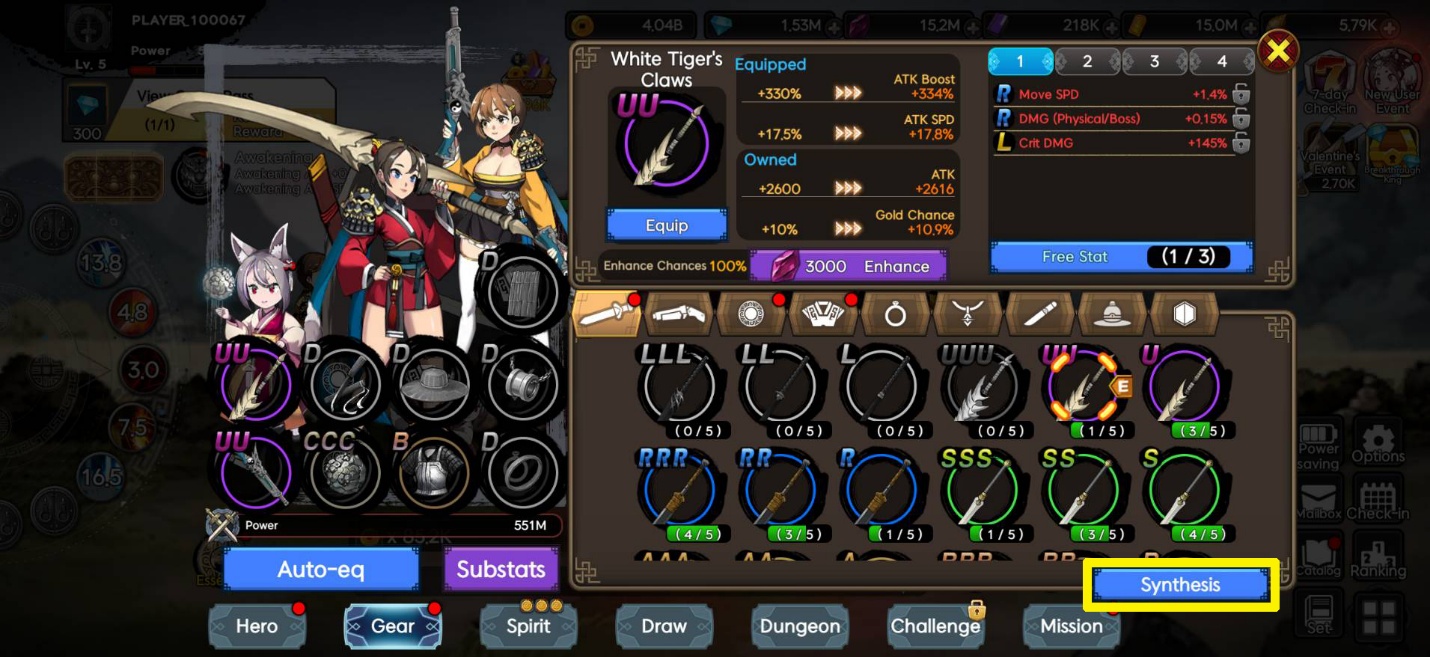Image resolution: width=1430 pixels, height=657 pixels.
Task: Close the gear panel with X
Action: [x=1277, y=51]
